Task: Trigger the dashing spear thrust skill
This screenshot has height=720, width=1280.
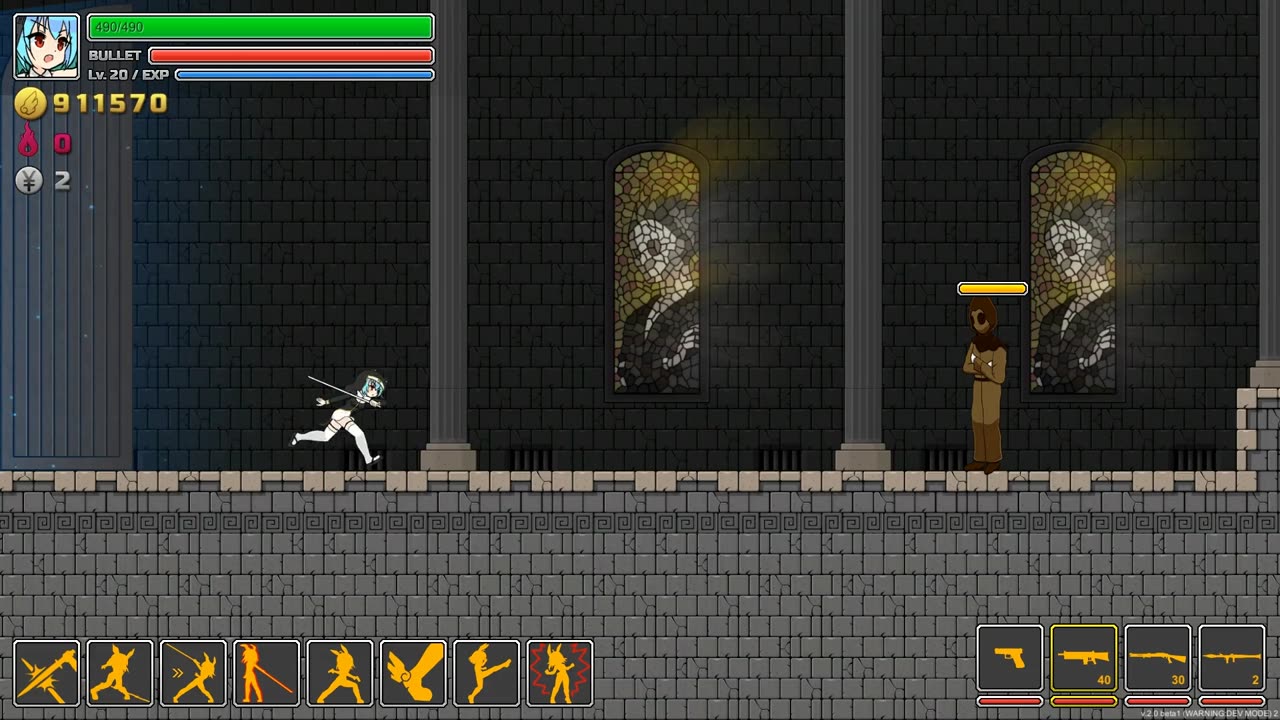Action: point(193,673)
